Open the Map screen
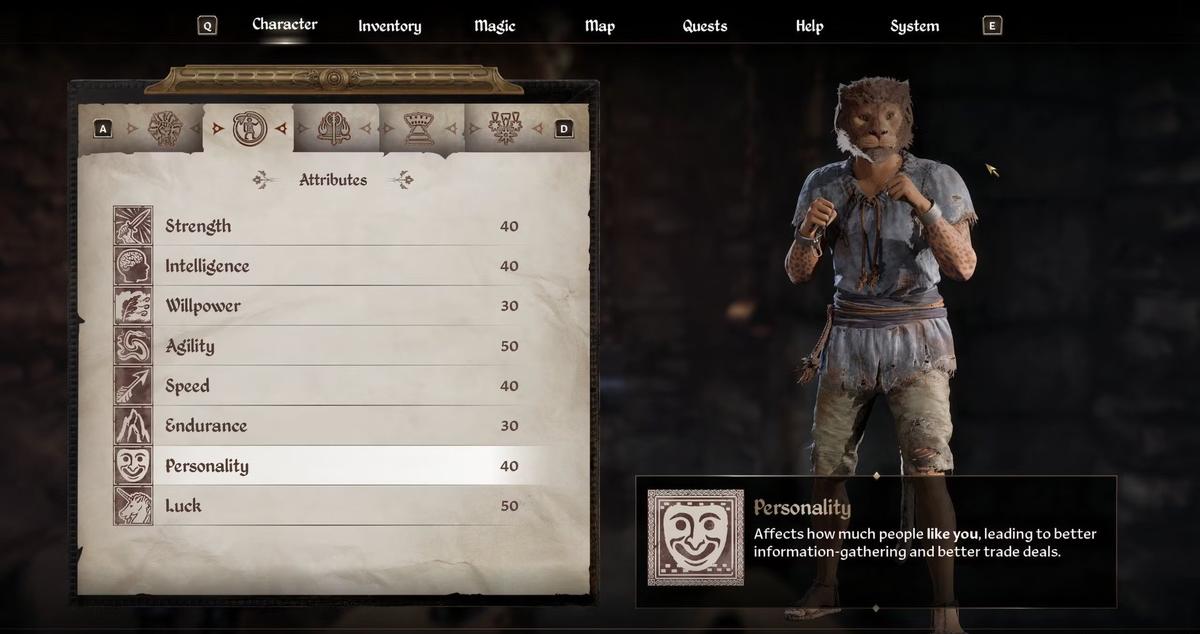1200x634 pixels. tap(599, 26)
